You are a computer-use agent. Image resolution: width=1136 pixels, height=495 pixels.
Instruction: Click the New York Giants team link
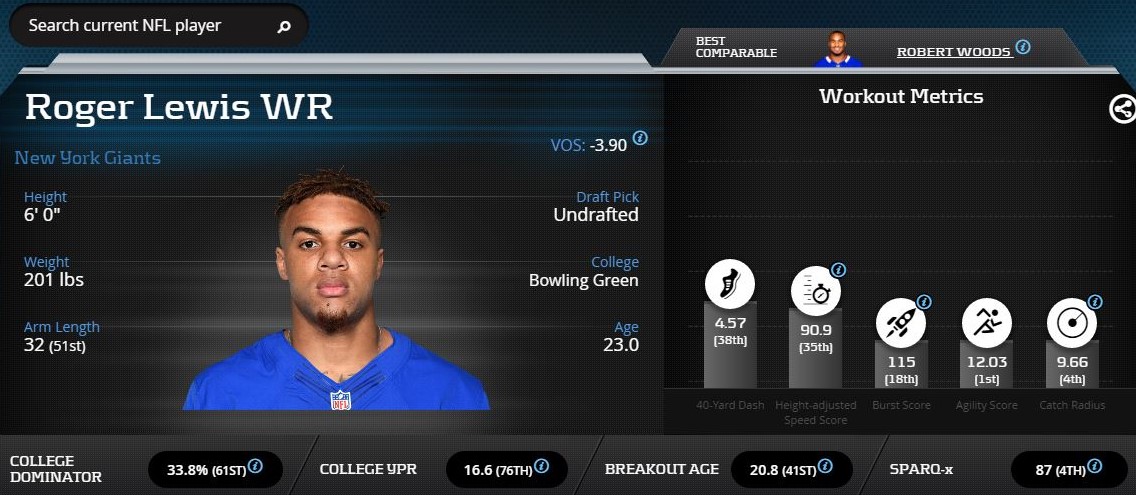click(x=88, y=158)
